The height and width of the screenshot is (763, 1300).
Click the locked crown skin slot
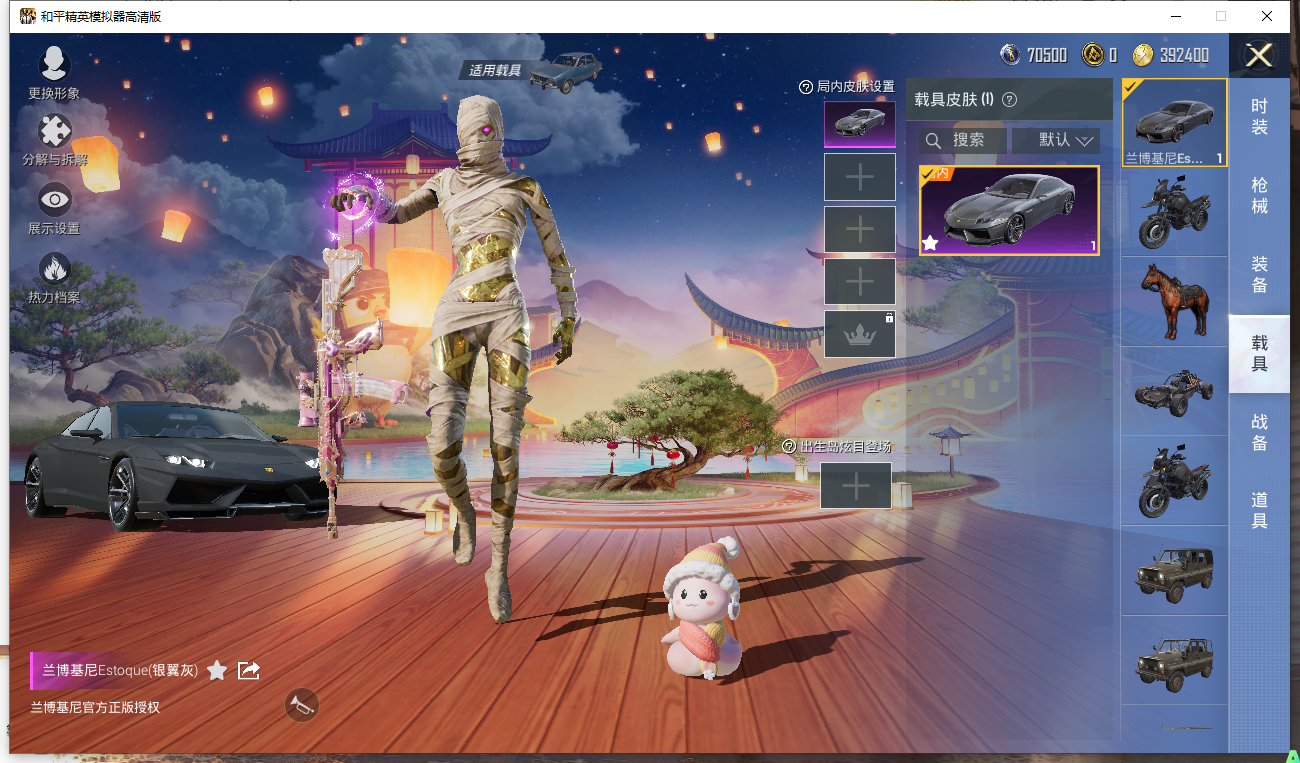[x=859, y=334]
